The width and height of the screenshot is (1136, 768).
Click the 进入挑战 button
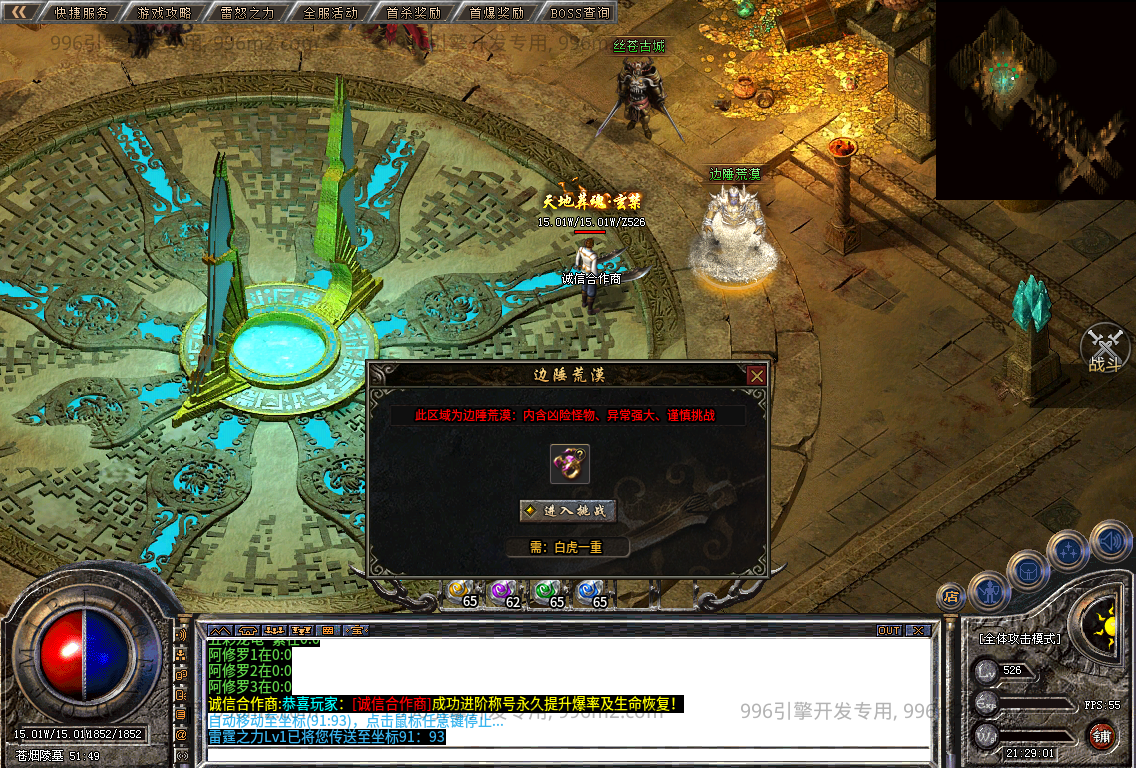tap(567, 511)
